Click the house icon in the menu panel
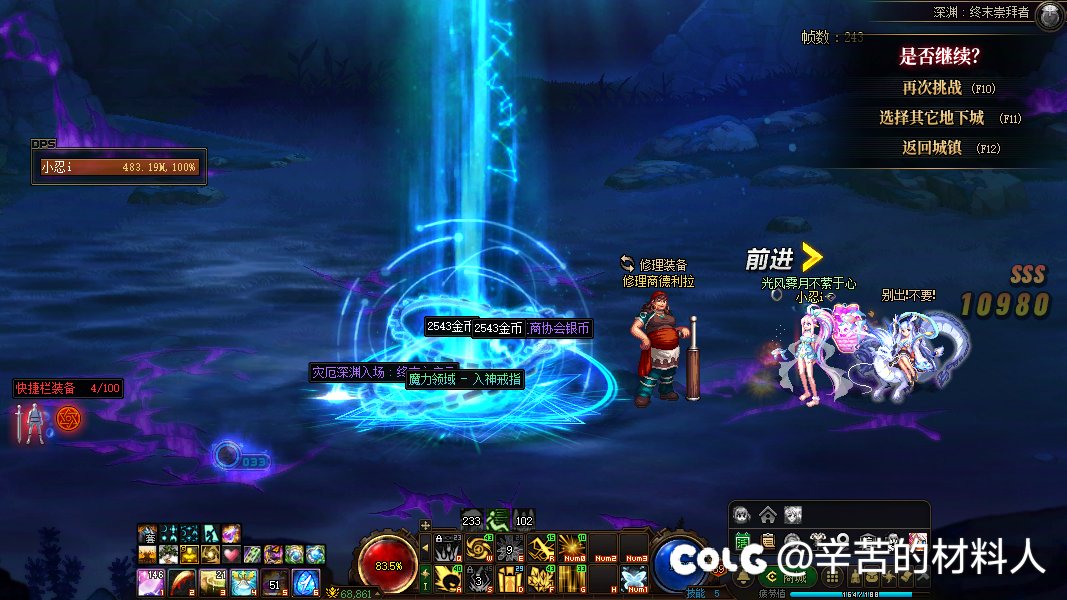Screen dimensions: 1067x600 [767, 515]
